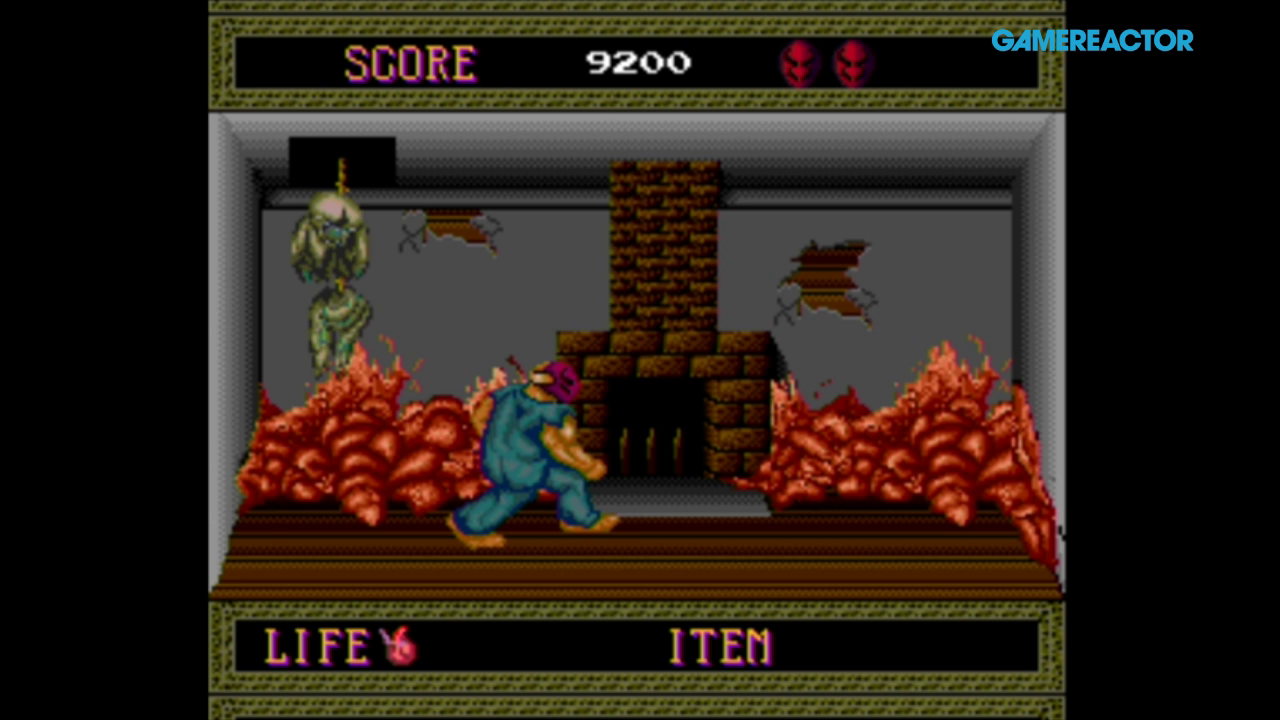Viewport: 1280px width, 720px height.
Task: Click the cracked wall damage on the right
Action: [x=825, y=280]
